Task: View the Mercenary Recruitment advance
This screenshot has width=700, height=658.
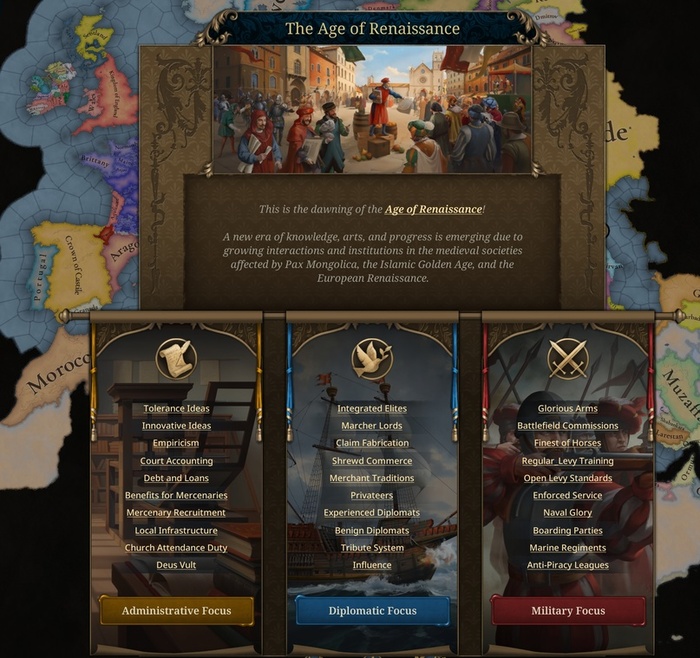Action: 176,513
